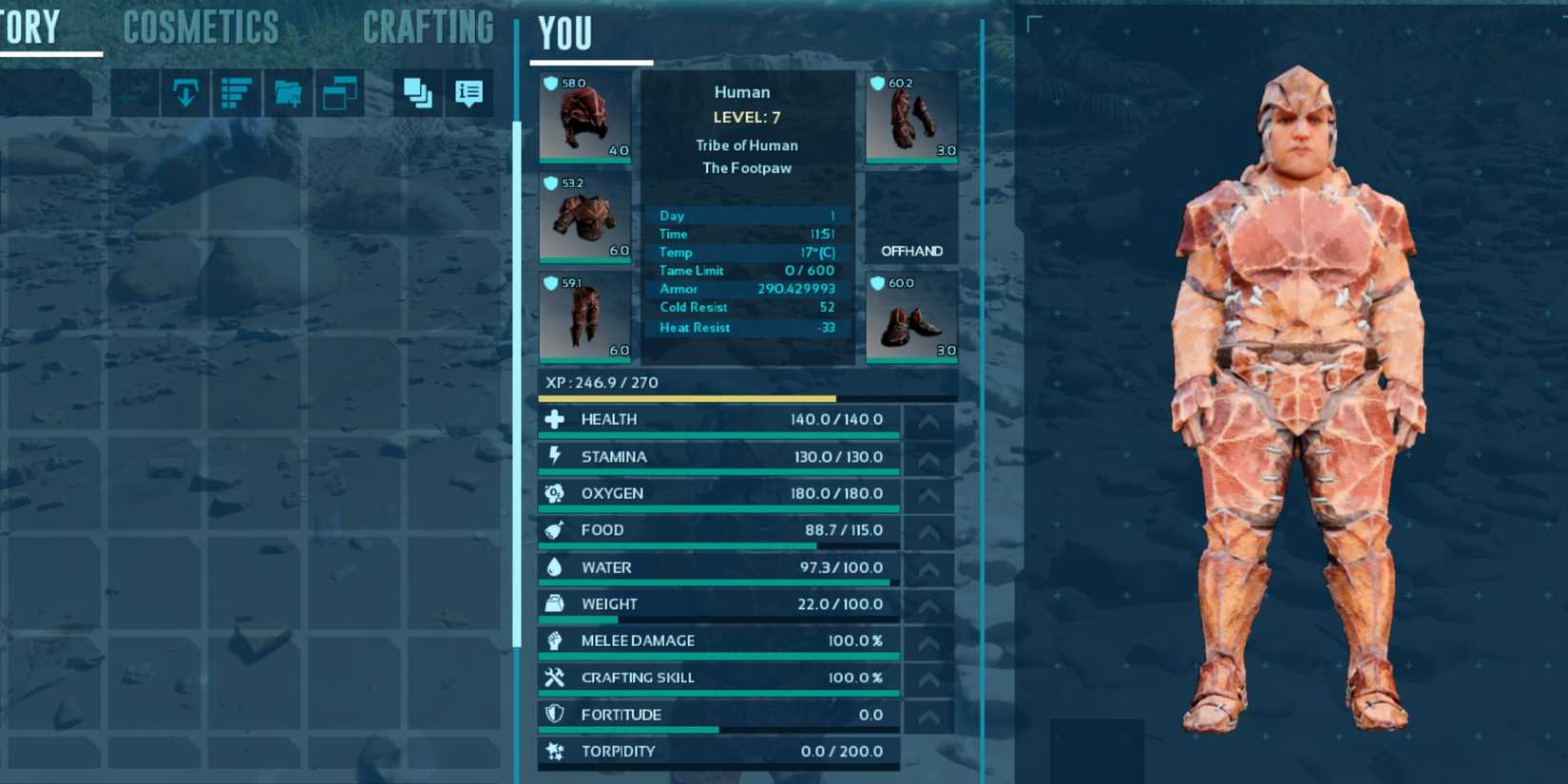Click the equipped chest armor piece

coord(584,219)
